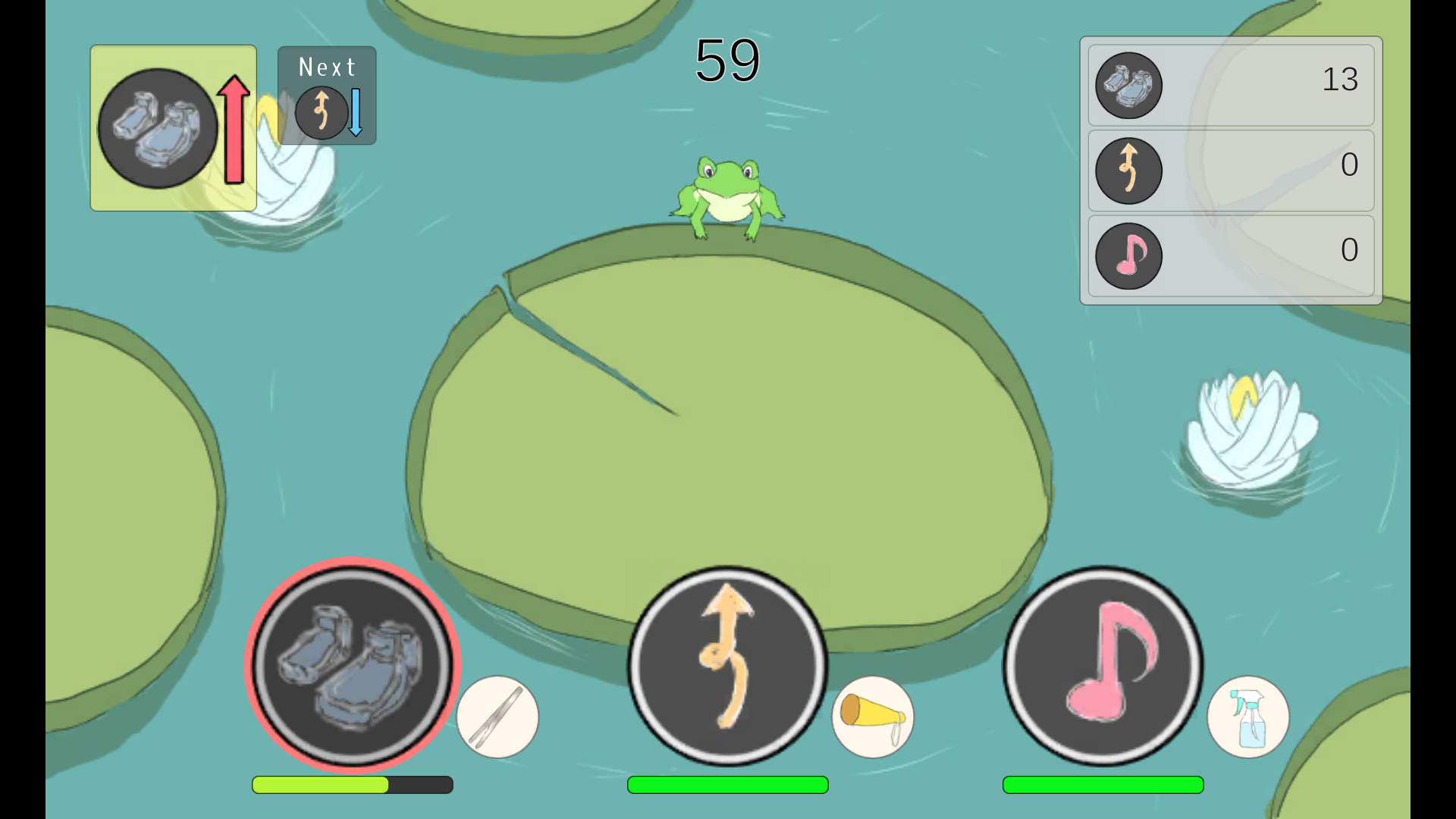This screenshot has width=1456, height=819.
Task: Toggle the arrow ability counter in the panel
Action: 1230,171
